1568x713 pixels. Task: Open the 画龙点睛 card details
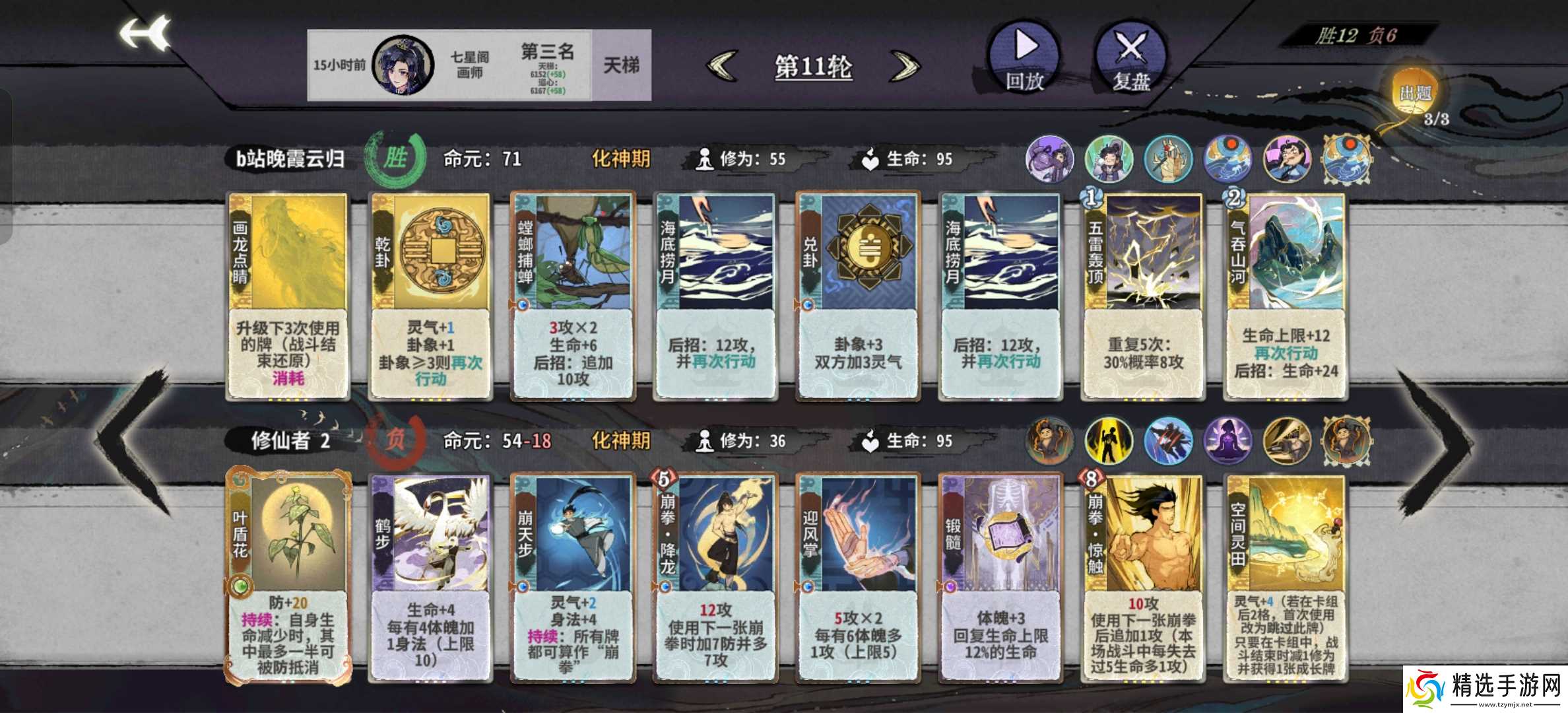click(288, 297)
